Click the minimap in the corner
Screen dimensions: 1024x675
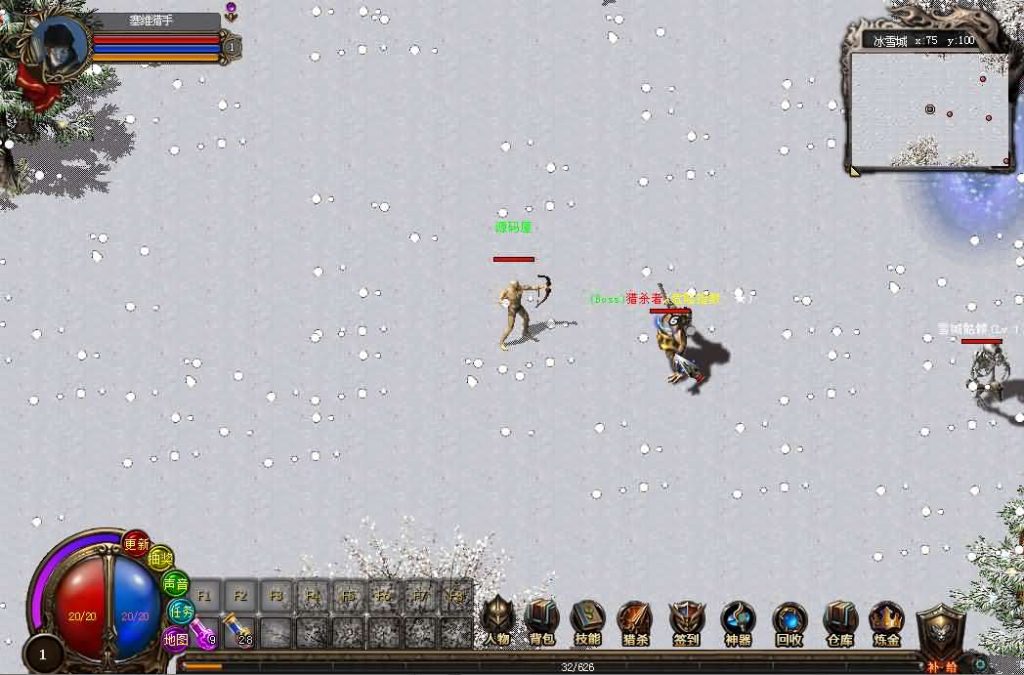tap(929, 108)
